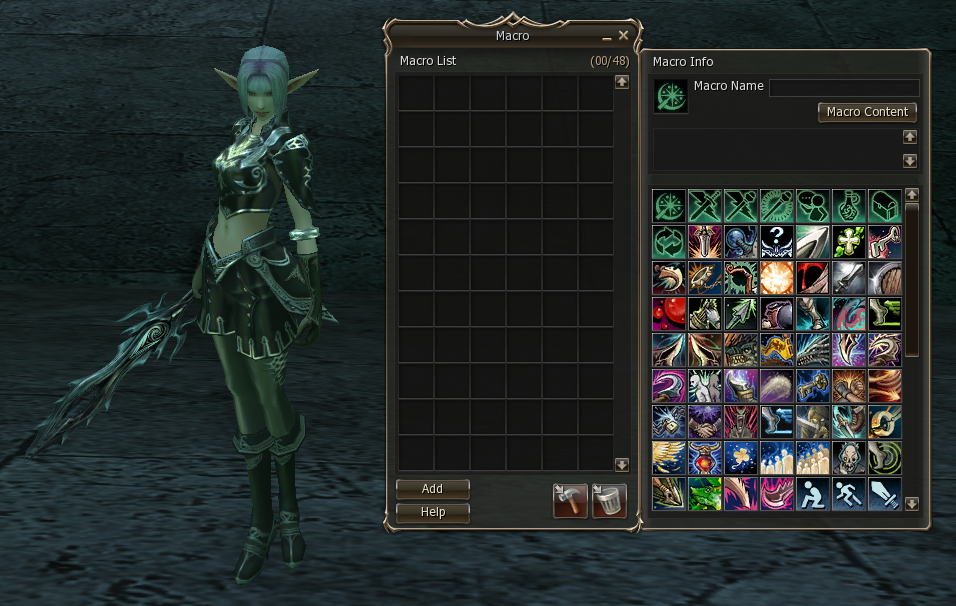Pick the golden wing icon

(x=668, y=457)
